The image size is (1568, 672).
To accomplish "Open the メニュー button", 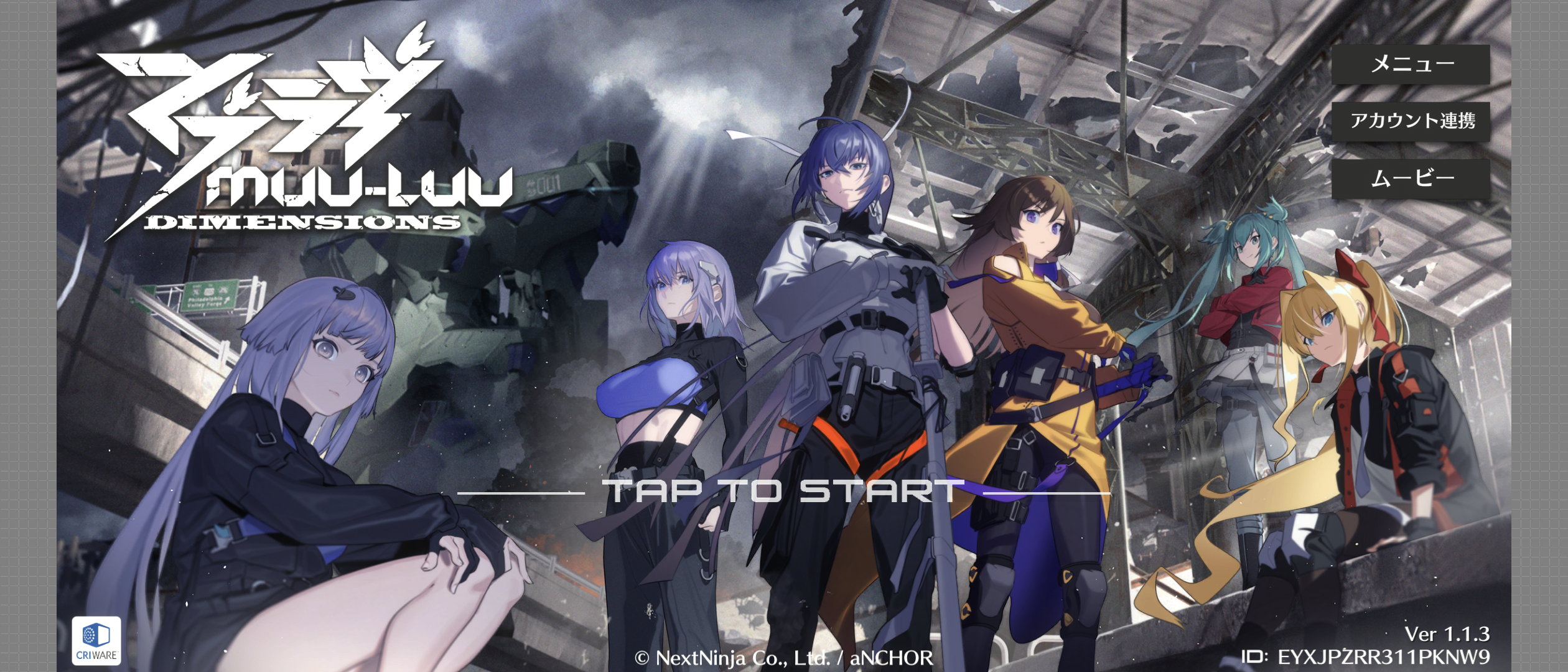I will tap(1411, 64).
